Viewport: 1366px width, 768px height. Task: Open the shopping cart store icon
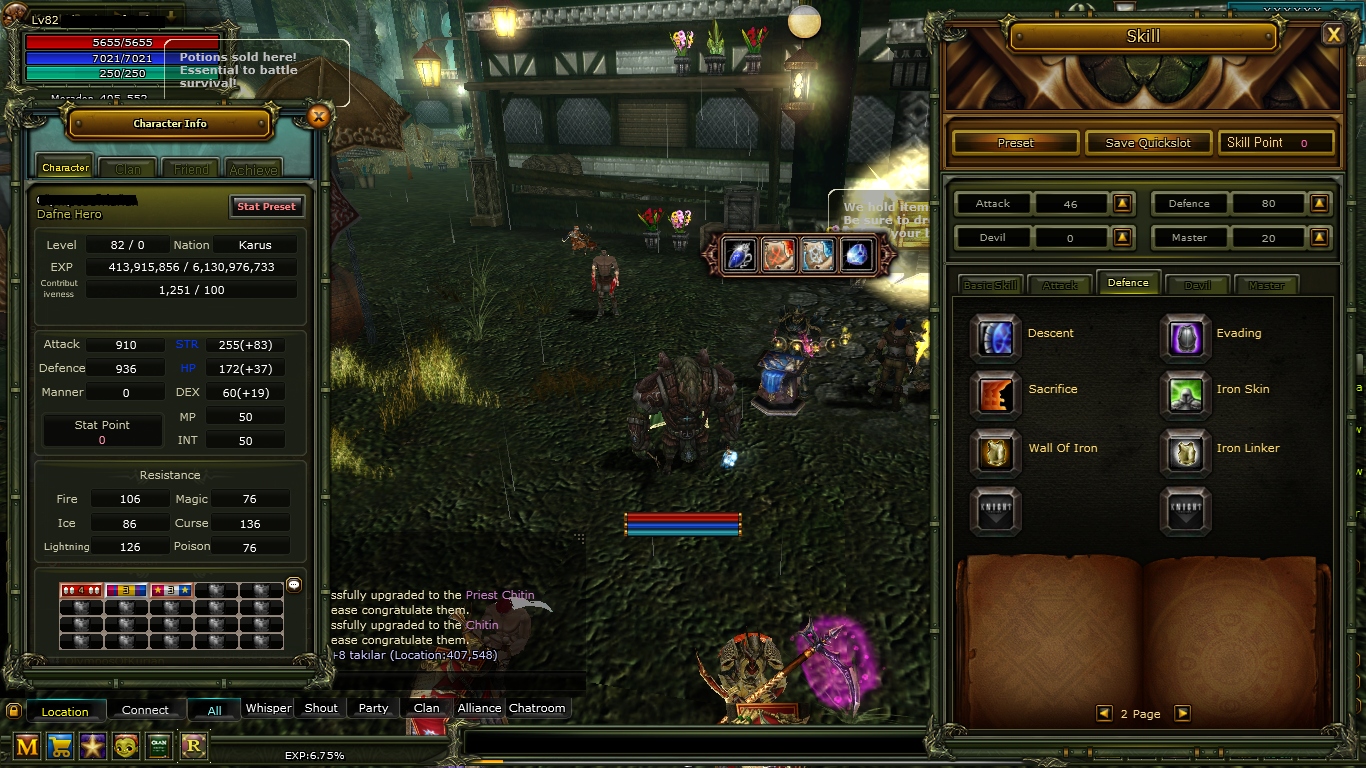point(60,745)
